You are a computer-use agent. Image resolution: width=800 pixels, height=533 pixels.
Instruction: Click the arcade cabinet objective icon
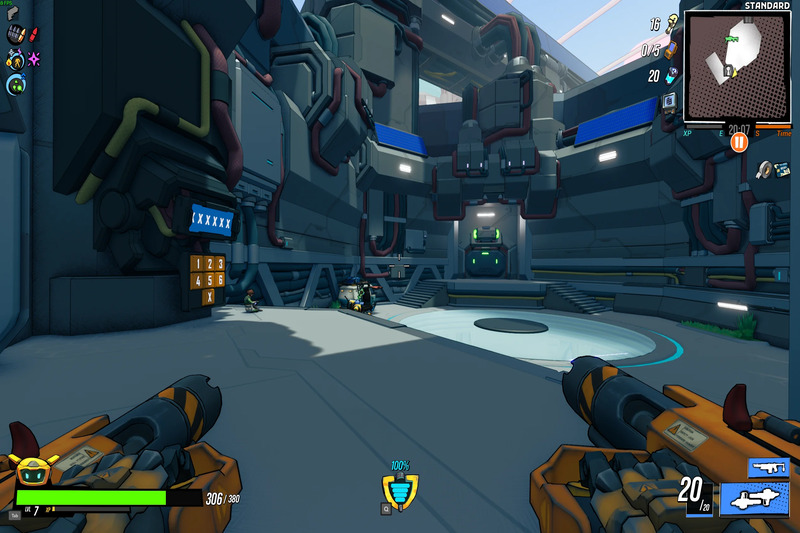point(670,49)
